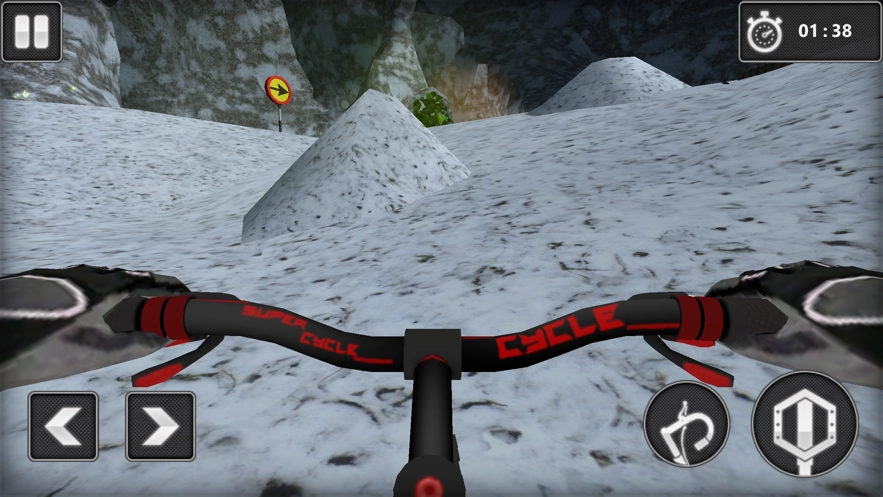Tap the brake lever button
This screenshot has height=497, width=883.
pos(686,424)
